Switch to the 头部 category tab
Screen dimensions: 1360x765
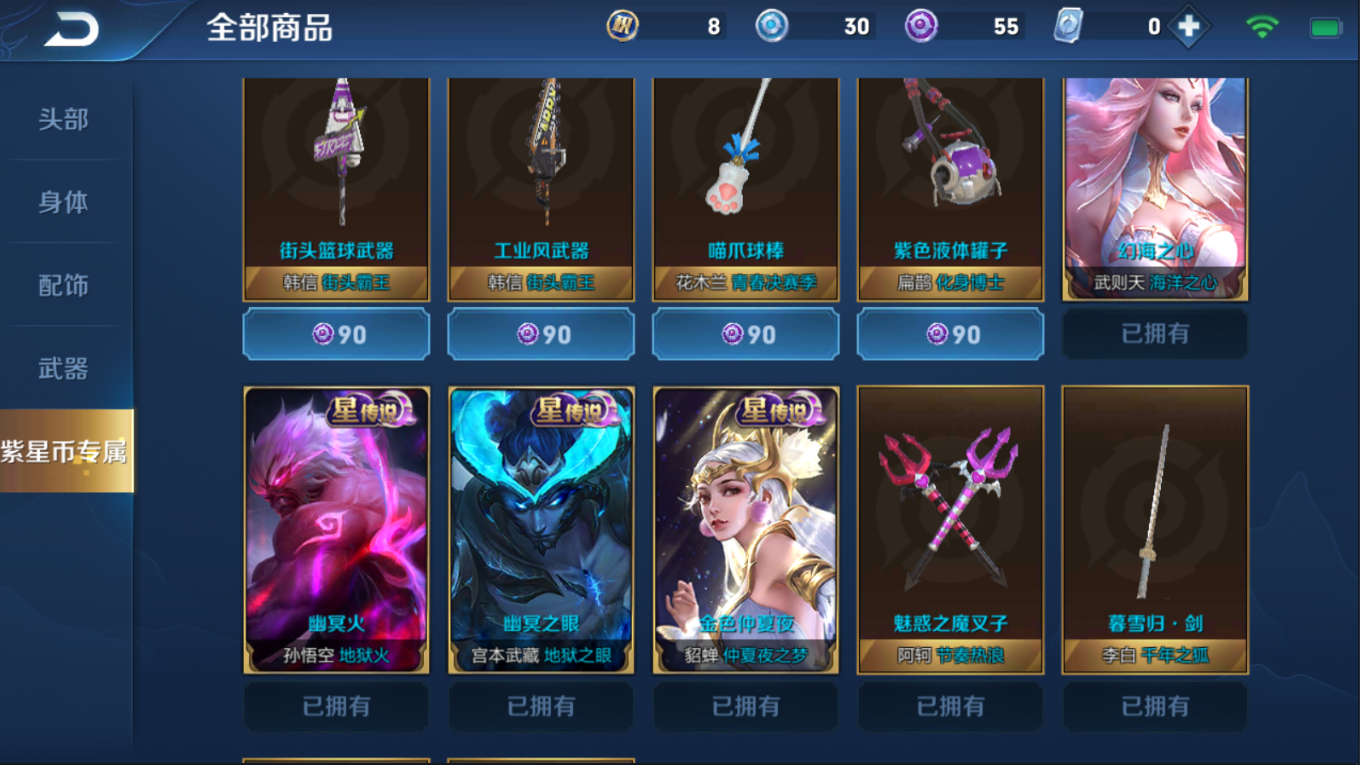(64, 118)
